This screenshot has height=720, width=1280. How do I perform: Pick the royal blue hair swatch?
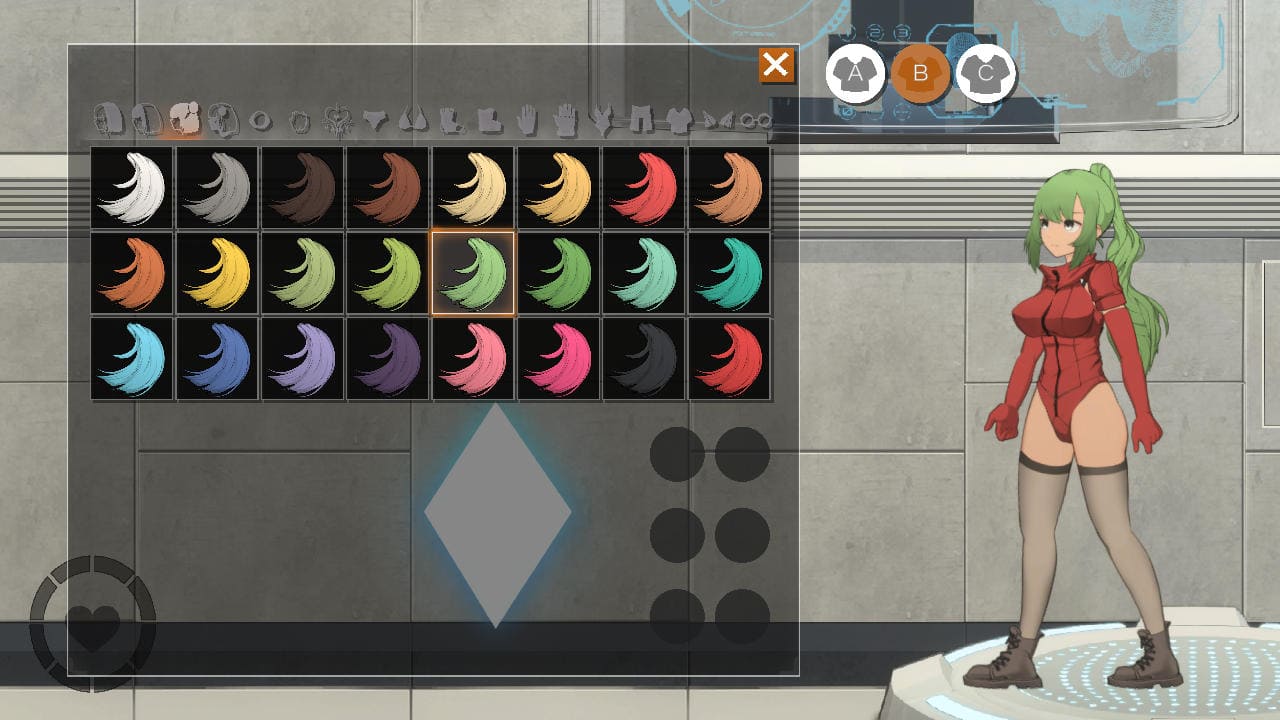point(218,358)
